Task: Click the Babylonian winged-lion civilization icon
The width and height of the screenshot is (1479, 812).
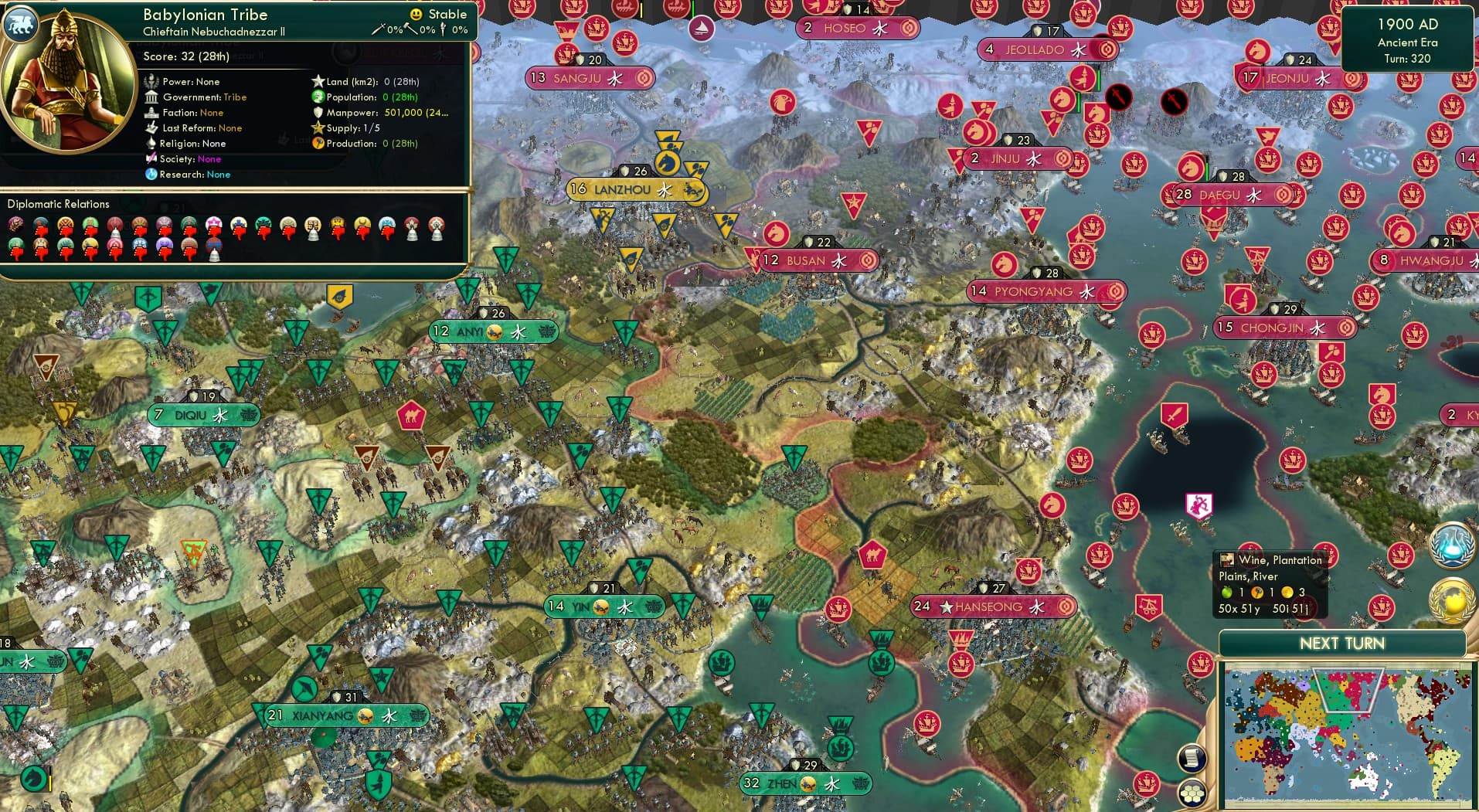Action: tap(21, 24)
